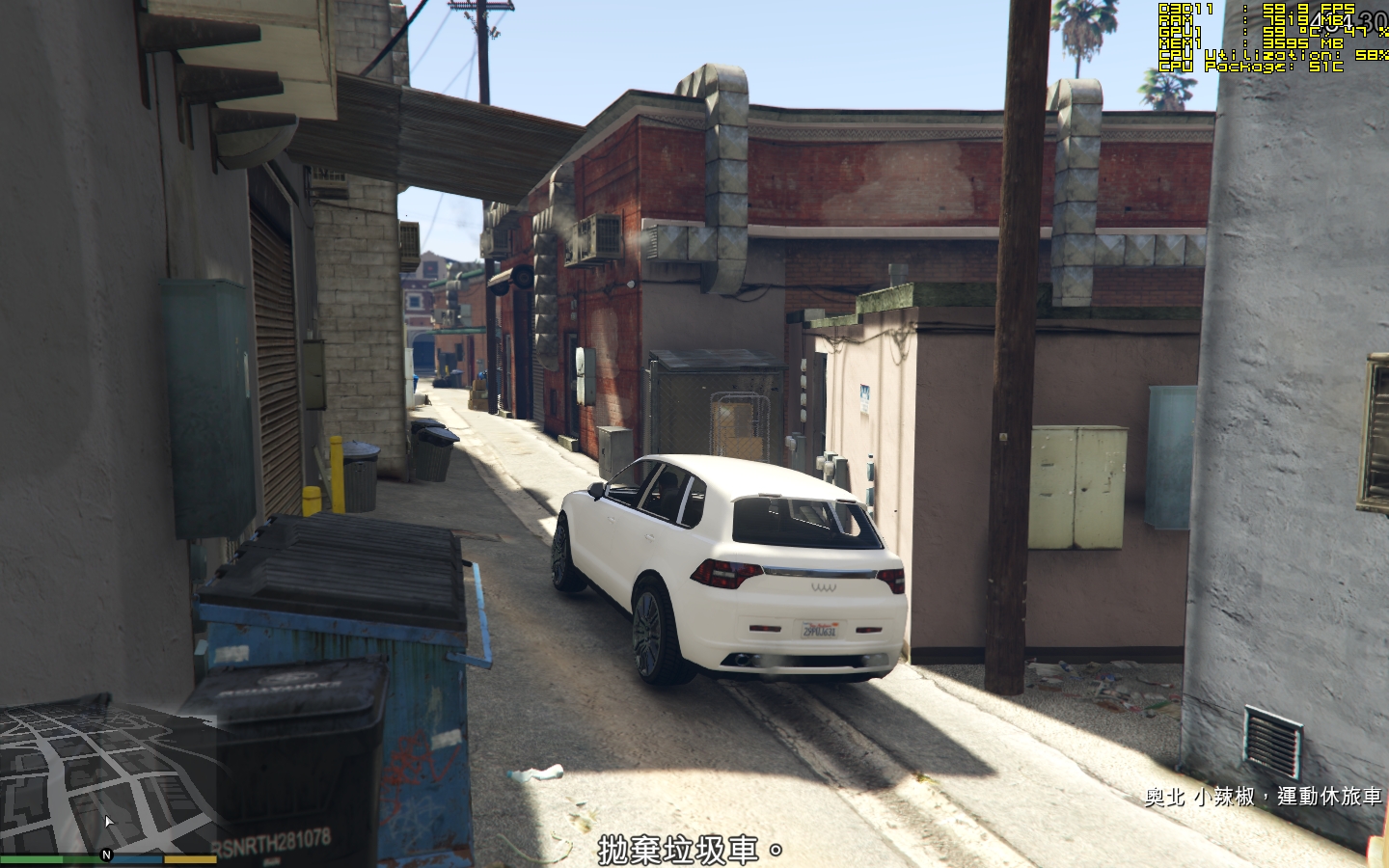Click the CPU Package 51C stat

pos(1244,68)
